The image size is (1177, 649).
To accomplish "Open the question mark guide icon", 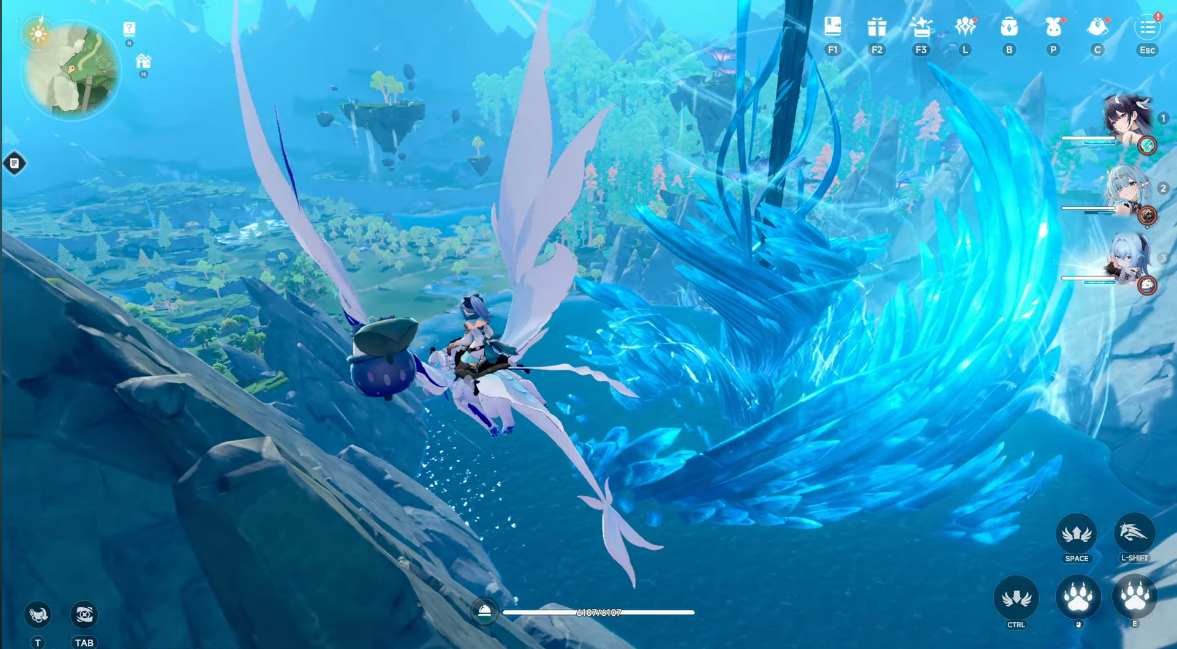I will coord(130,29).
